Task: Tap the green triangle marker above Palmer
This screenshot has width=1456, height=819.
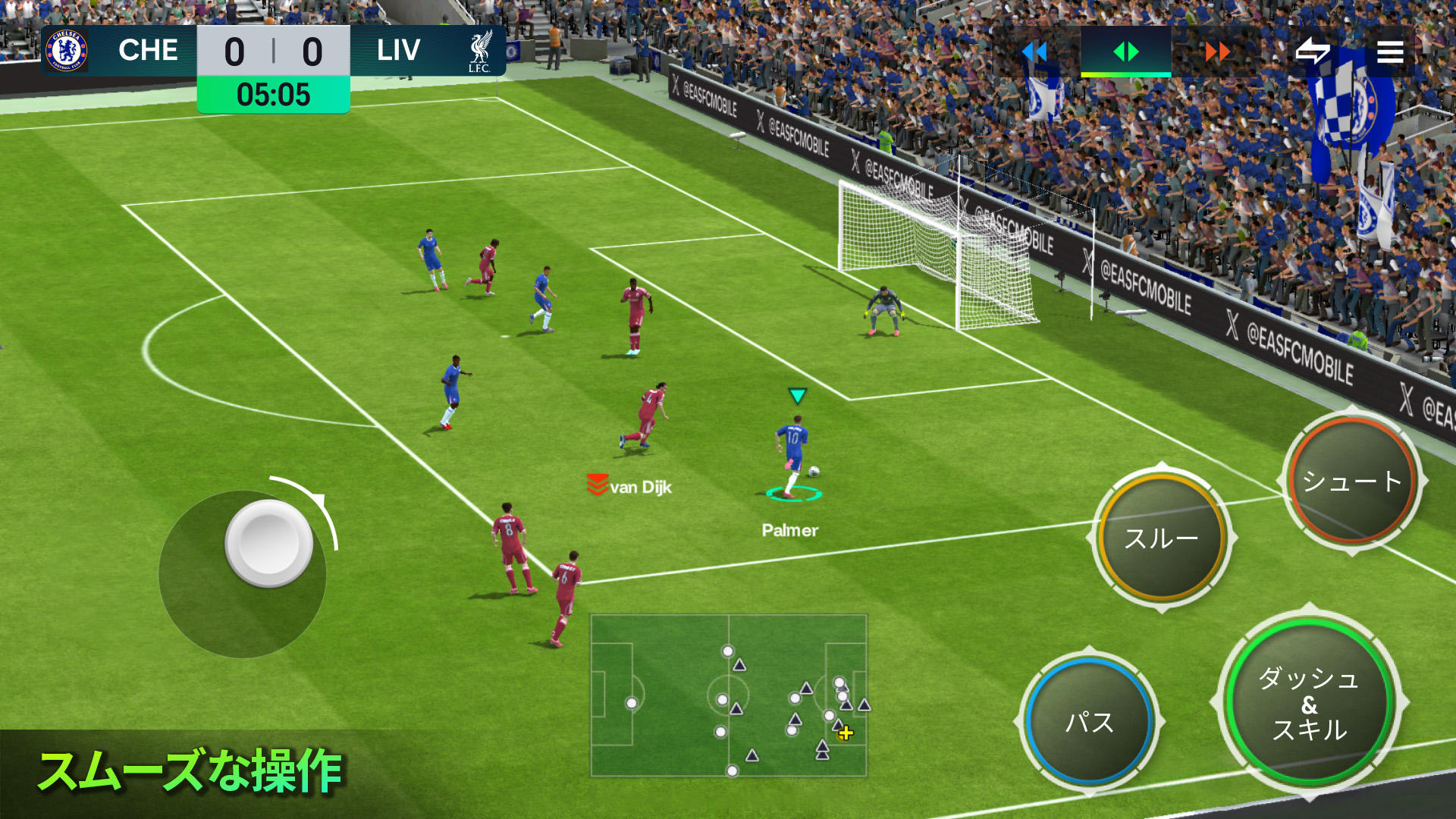Action: pos(797,394)
